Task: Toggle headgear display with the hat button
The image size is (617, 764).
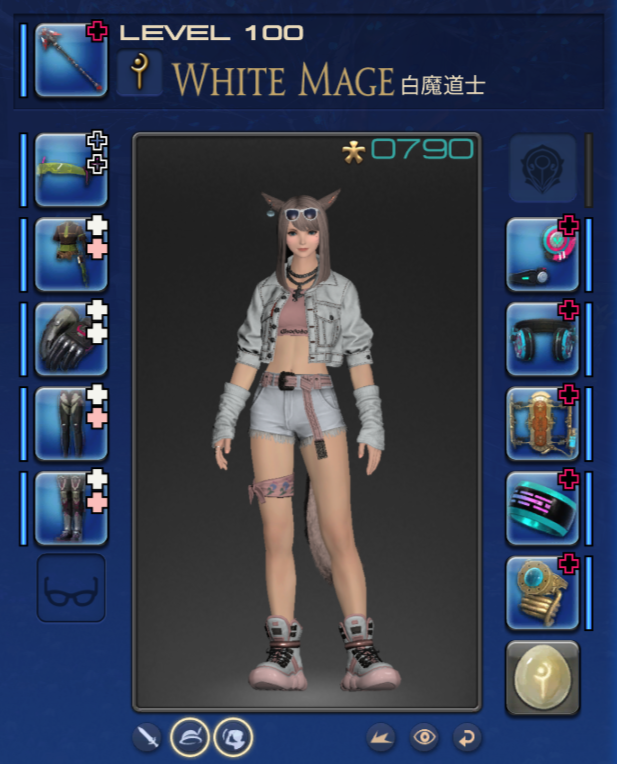Action: coord(190,738)
